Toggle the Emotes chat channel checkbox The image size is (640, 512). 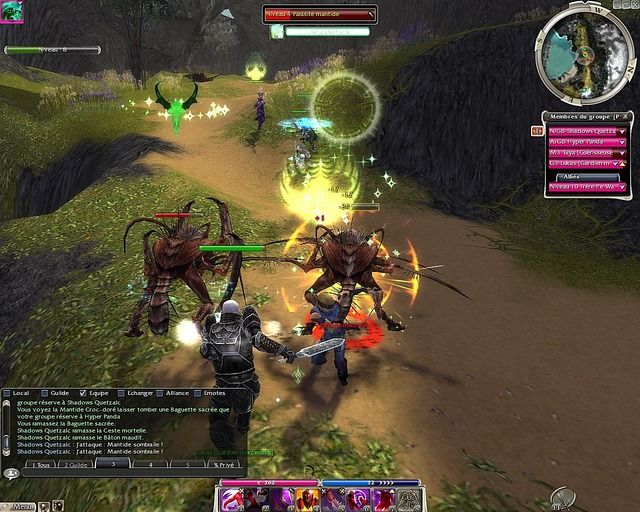(x=197, y=393)
